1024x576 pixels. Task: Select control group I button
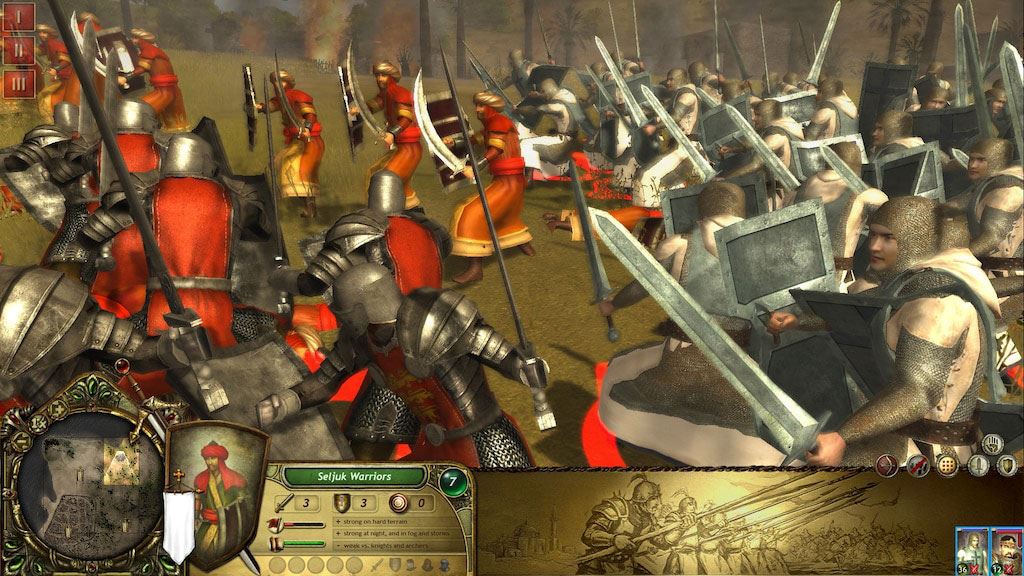coord(20,17)
